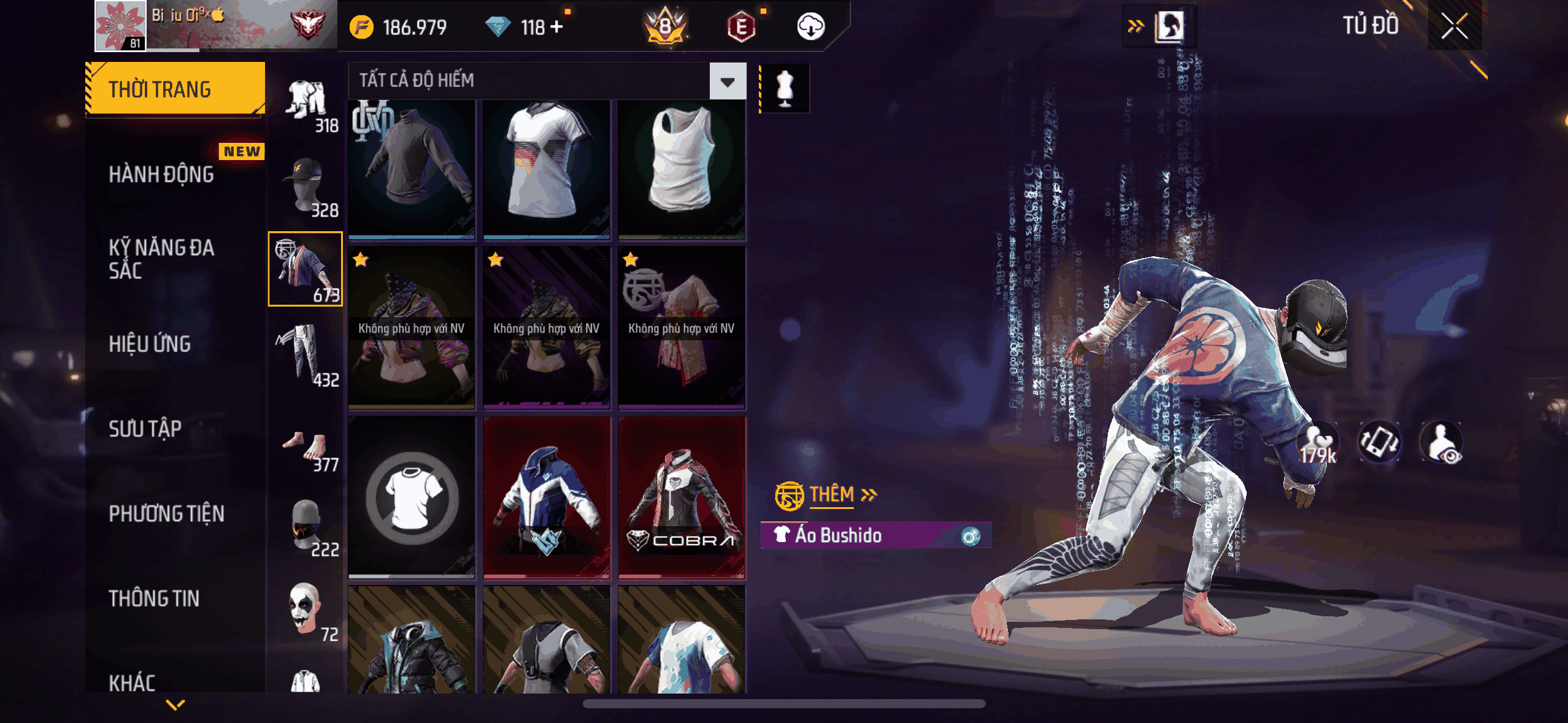1568x723 pixels.
Task: Unequip top using the crossed-out shirt tile
Action: click(x=412, y=498)
